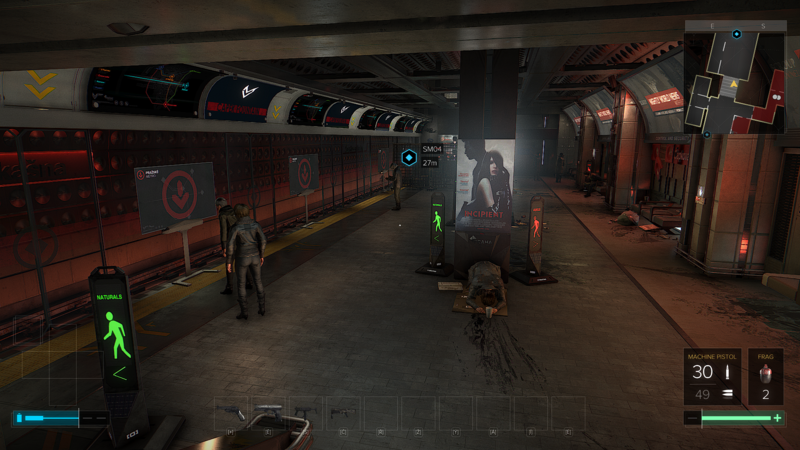Click the Machine Pistol weapon panel
This screenshot has height=450, width=800.
point(712,376)
